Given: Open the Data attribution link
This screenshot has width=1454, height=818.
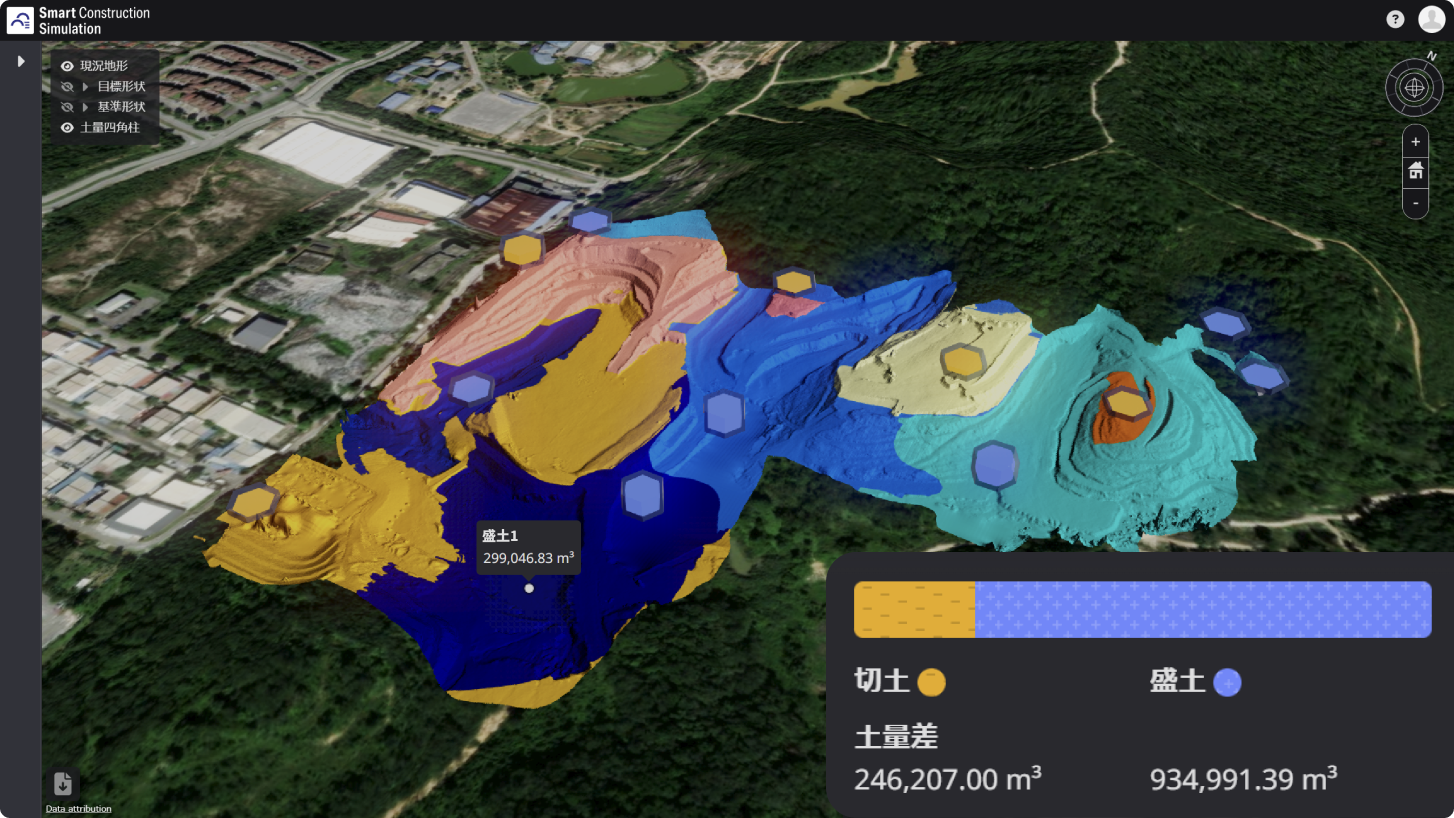Looking at the screenshot, I should [x=77, y=808].
